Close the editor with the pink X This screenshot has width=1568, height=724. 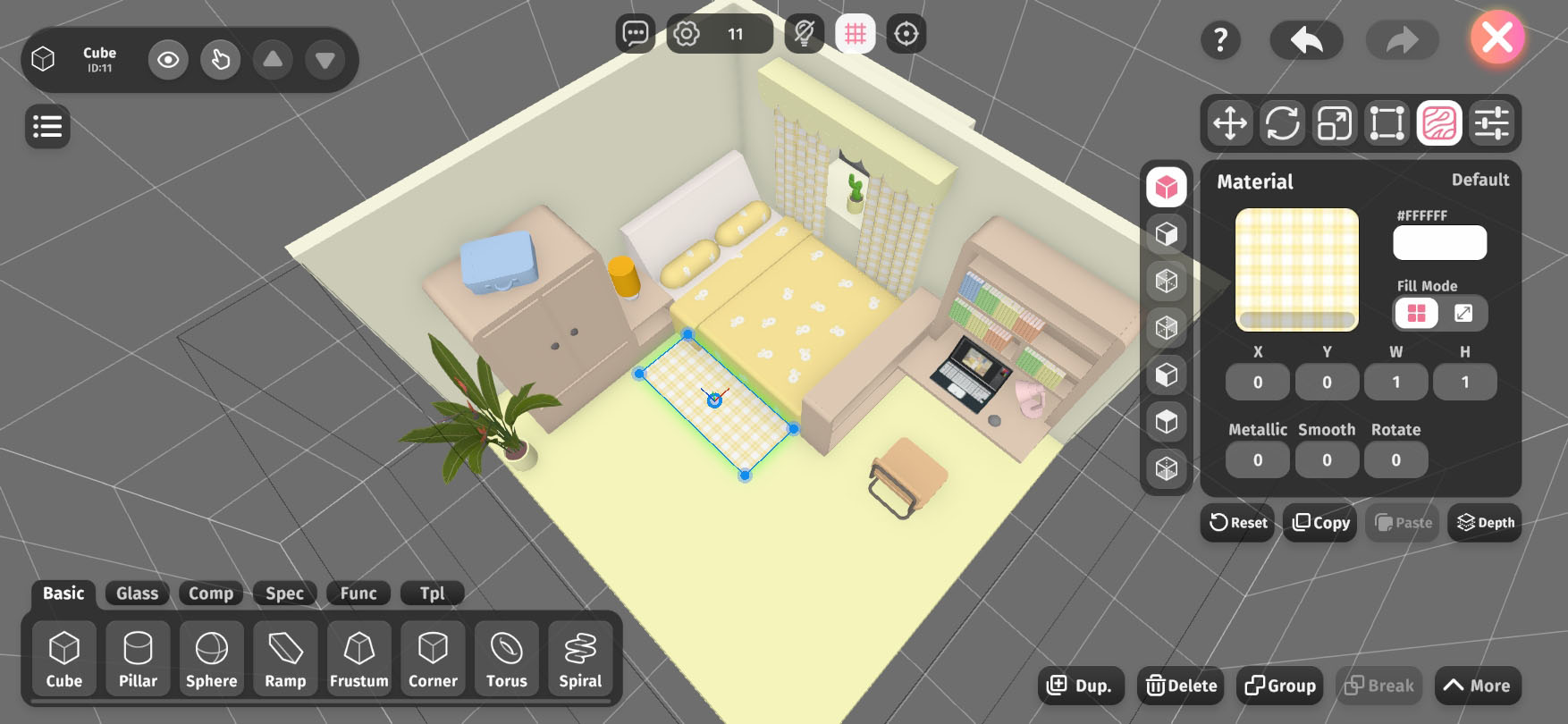(1497, 38)
